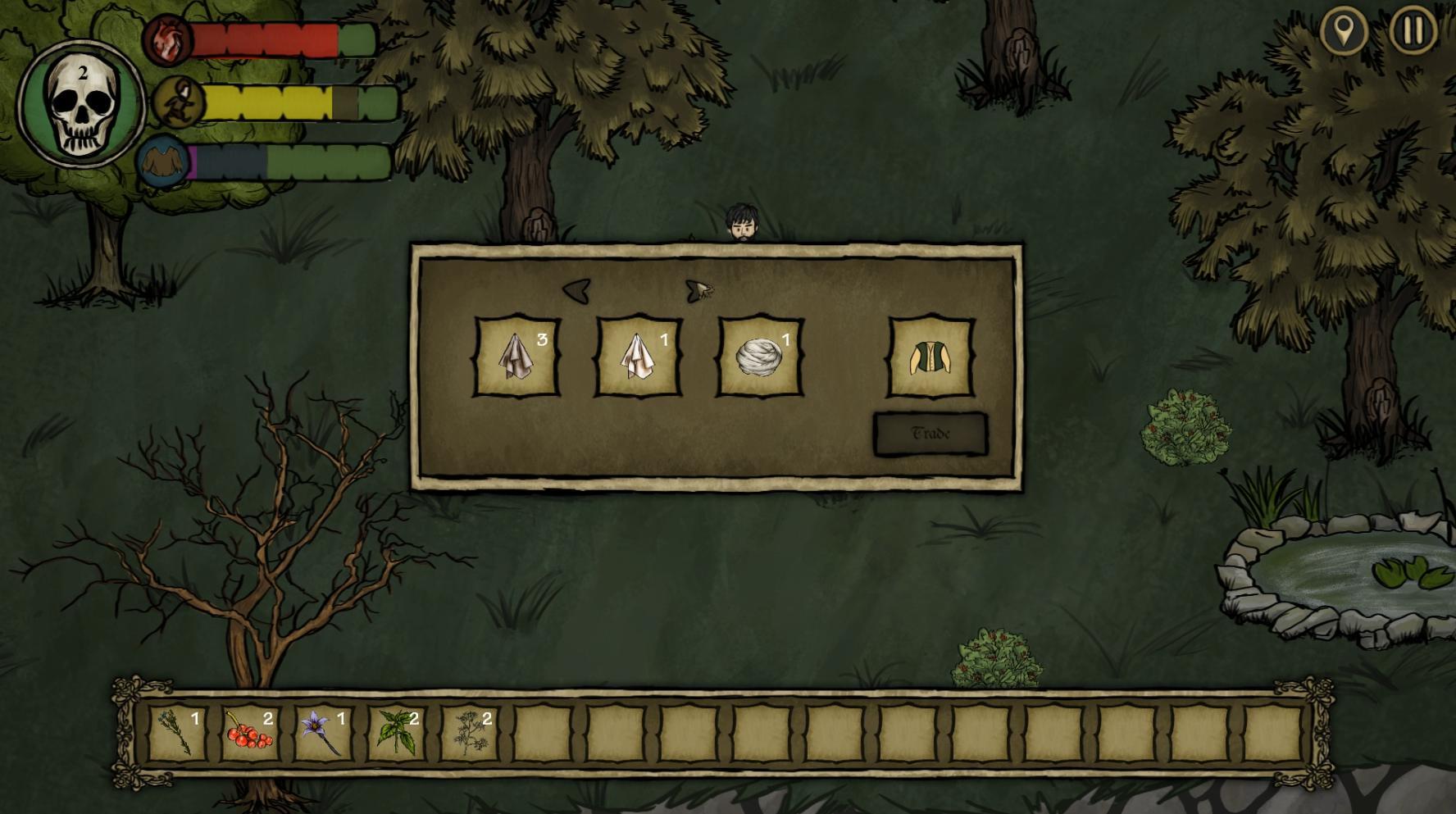Select the pale dried herb hotbar slot
This screenshot has height=814, width=1456.
coord(469,732)
